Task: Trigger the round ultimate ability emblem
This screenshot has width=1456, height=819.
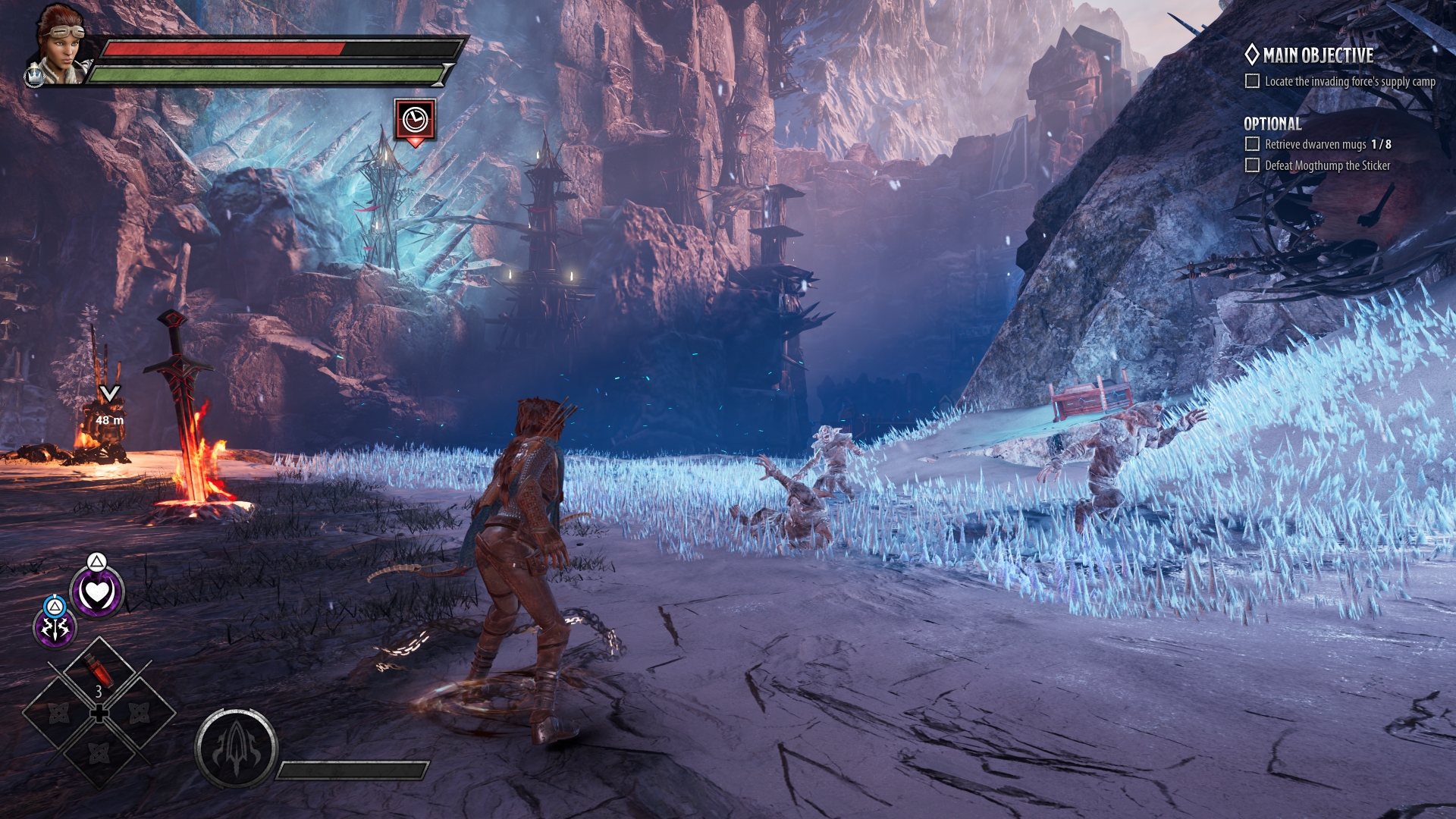Action: click(236, 749)
